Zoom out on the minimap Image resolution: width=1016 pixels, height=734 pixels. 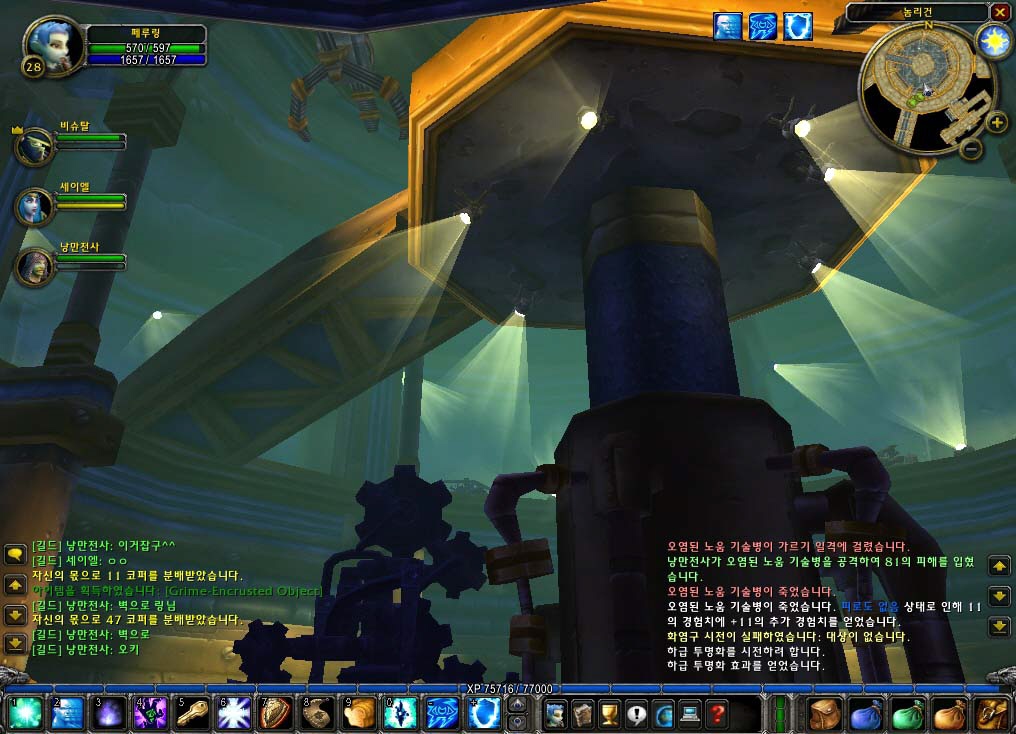(969, 149)
